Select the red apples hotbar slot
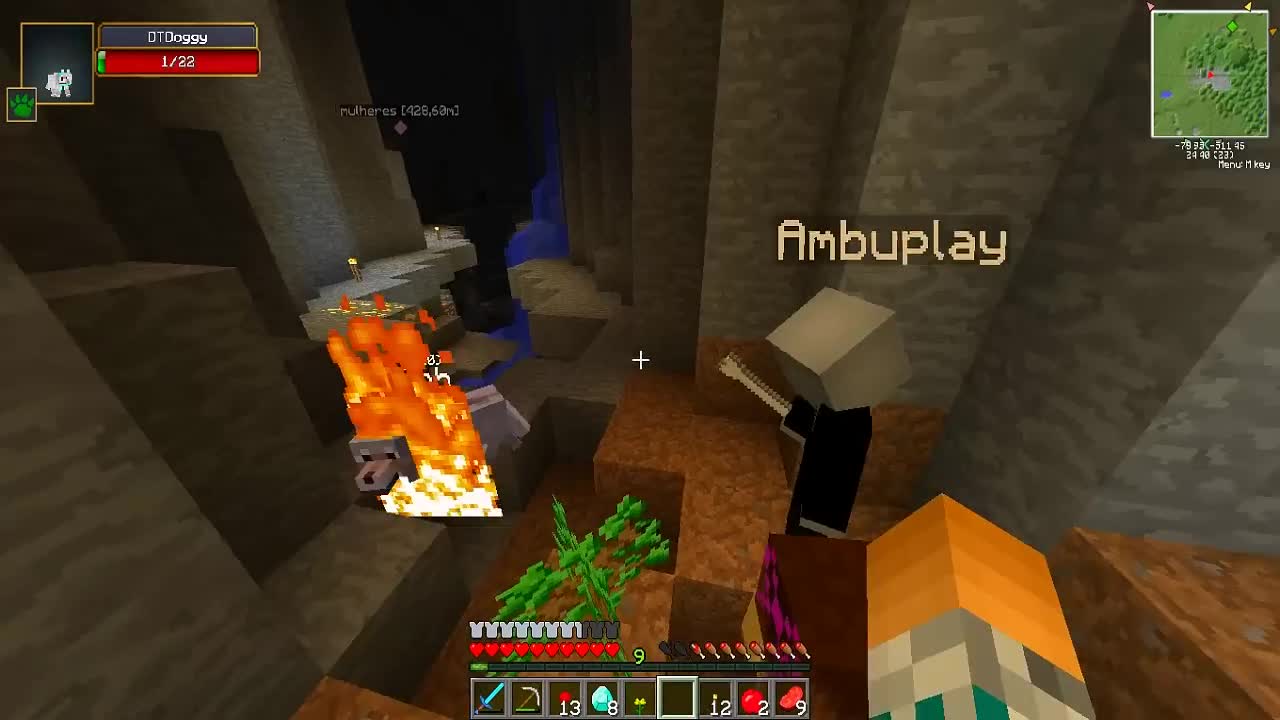 point(752,700)
